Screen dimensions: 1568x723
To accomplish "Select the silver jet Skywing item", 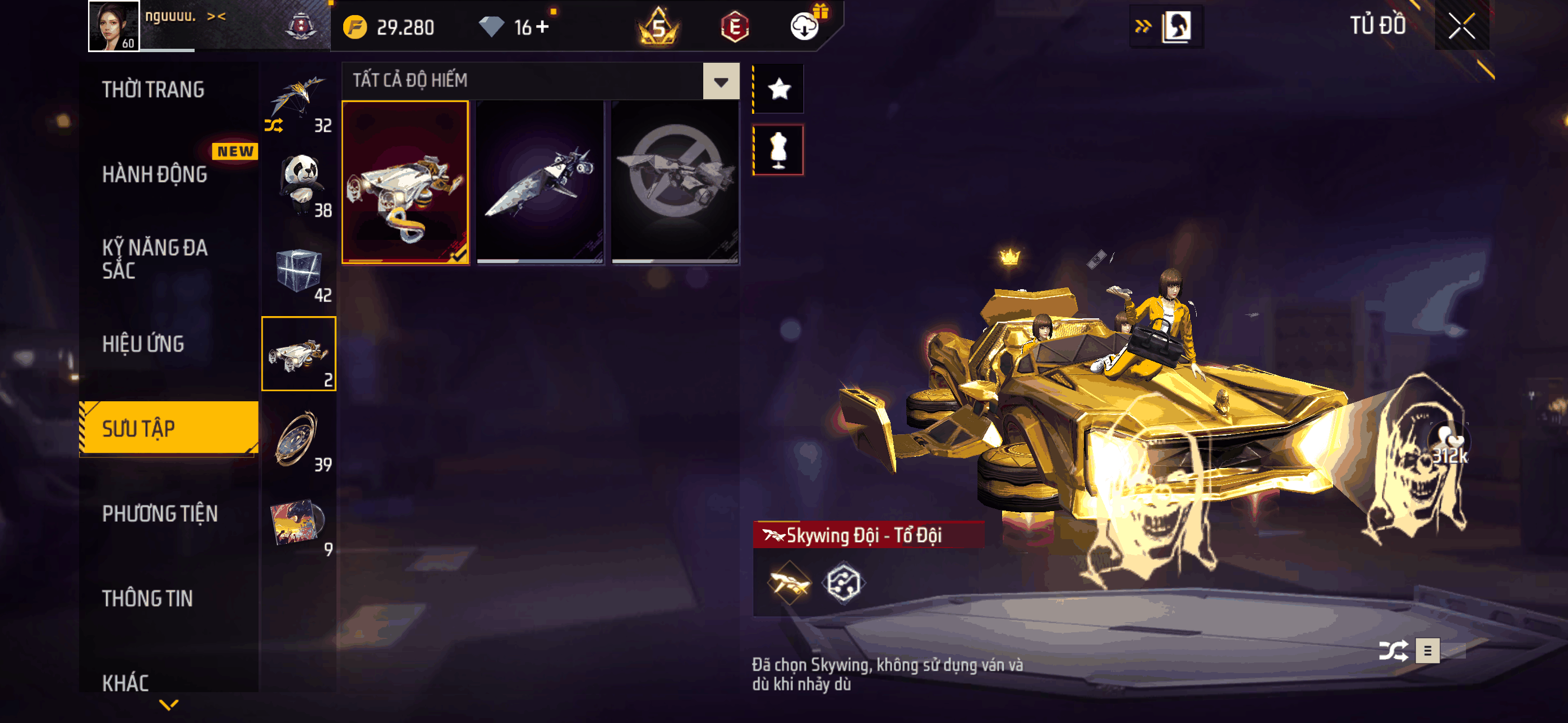I will coord(540,183).
